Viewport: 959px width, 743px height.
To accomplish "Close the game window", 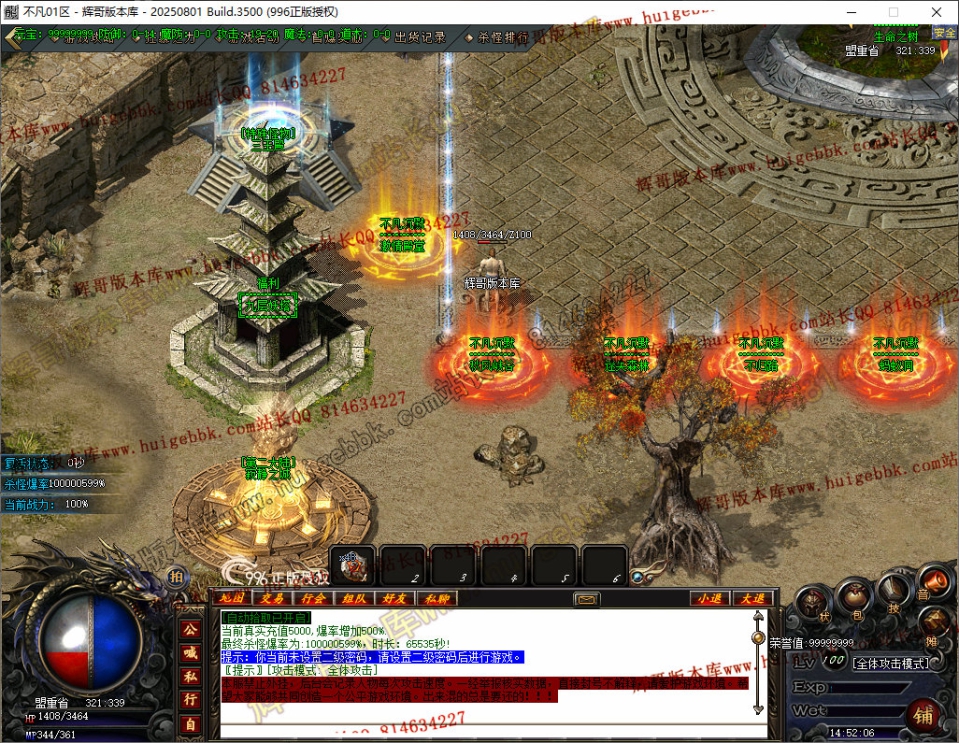I will click(935, 12).
